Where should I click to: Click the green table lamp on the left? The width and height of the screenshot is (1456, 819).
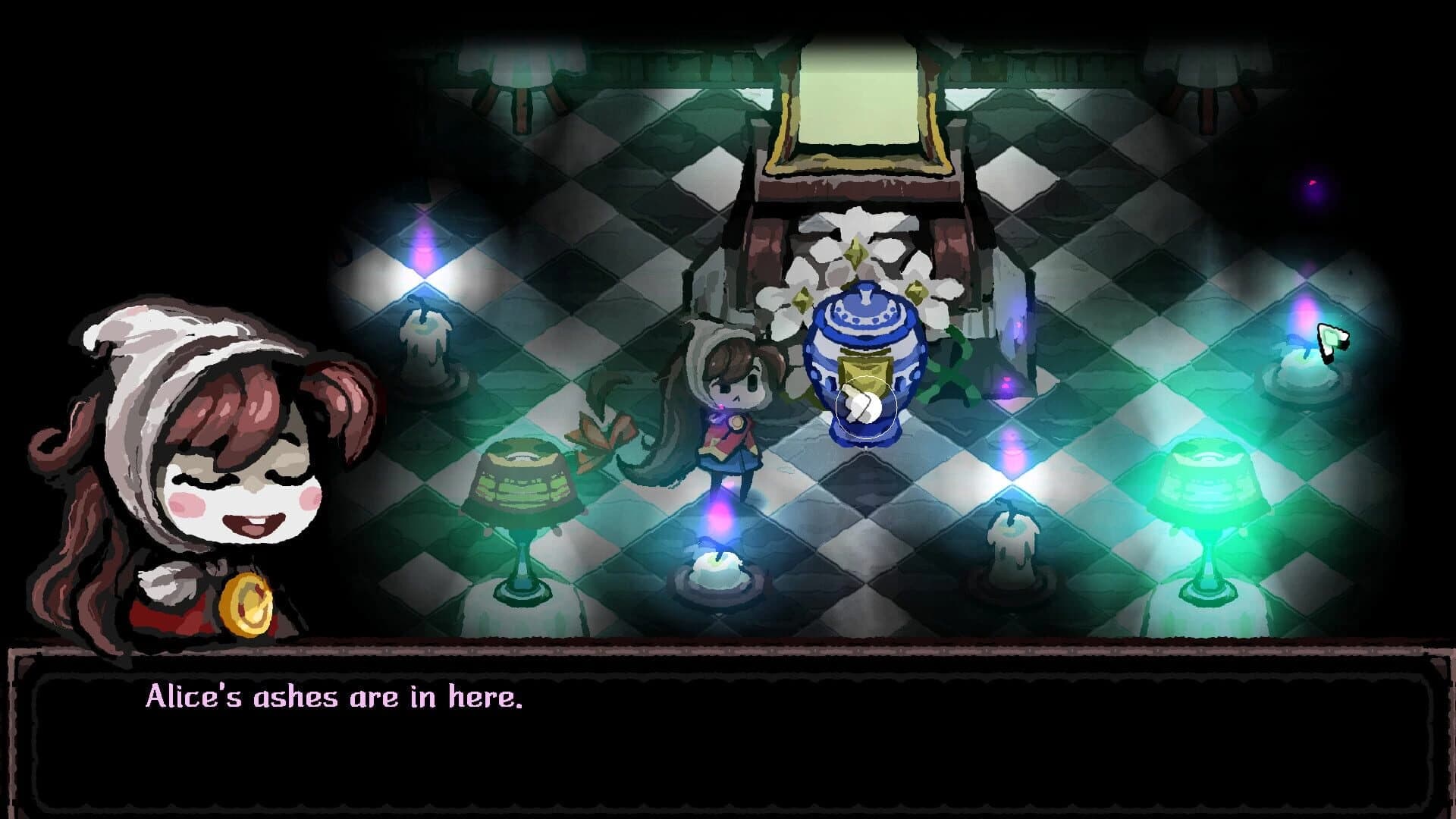pos(523,485)
